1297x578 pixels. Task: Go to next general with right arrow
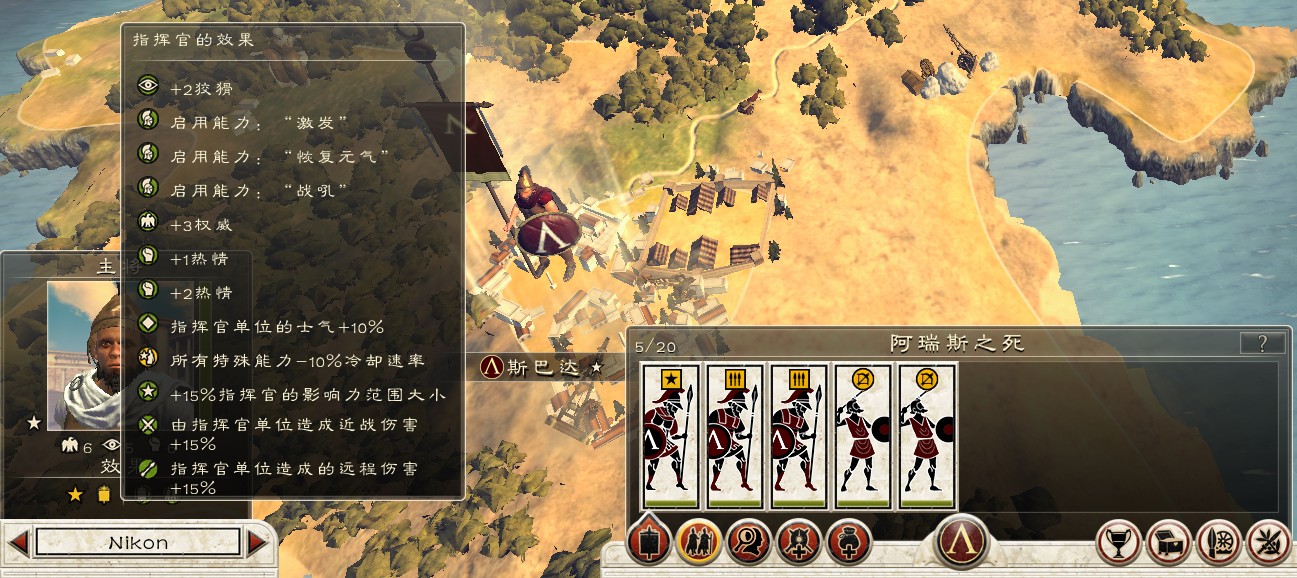(x=258, y=543)
